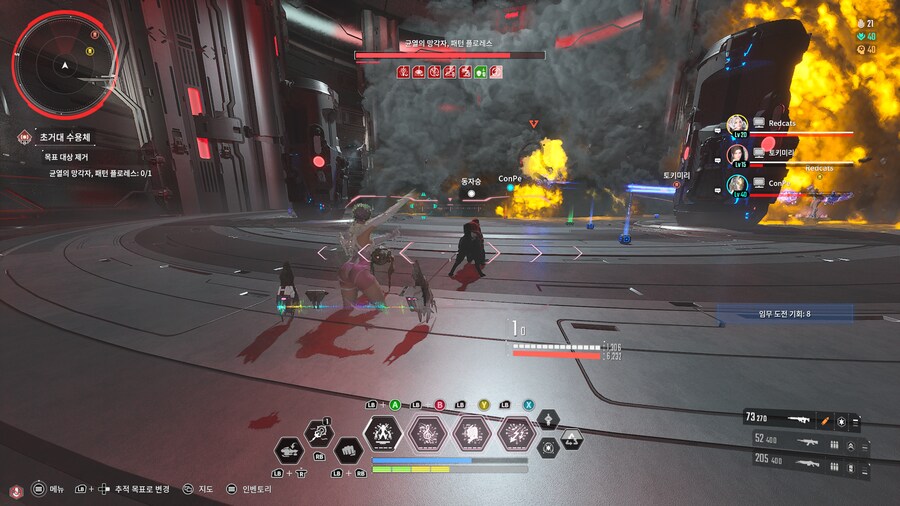Use the grappling hook icon
This screenshot has width=900, height=506.
(319, 434)
